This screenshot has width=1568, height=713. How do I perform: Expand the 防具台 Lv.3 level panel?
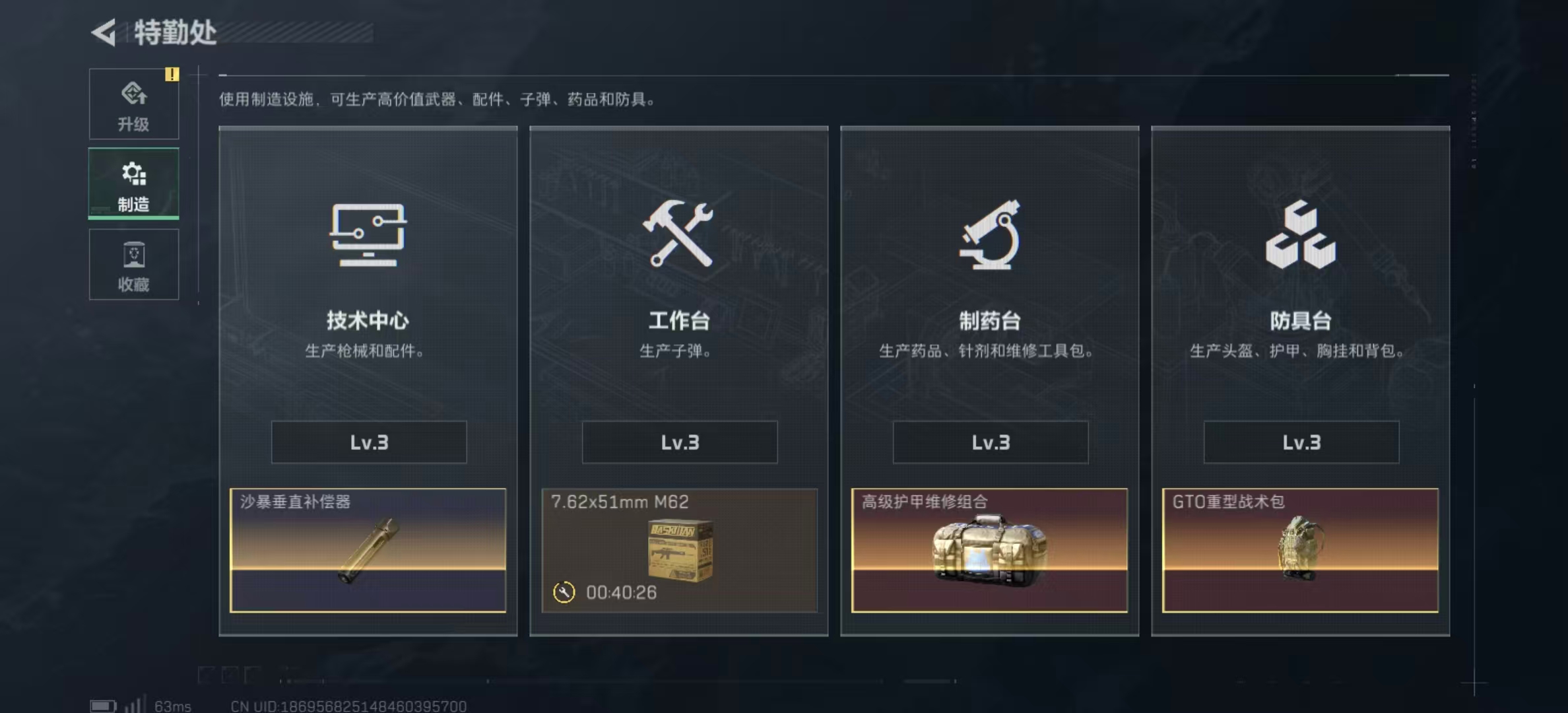1300,442
